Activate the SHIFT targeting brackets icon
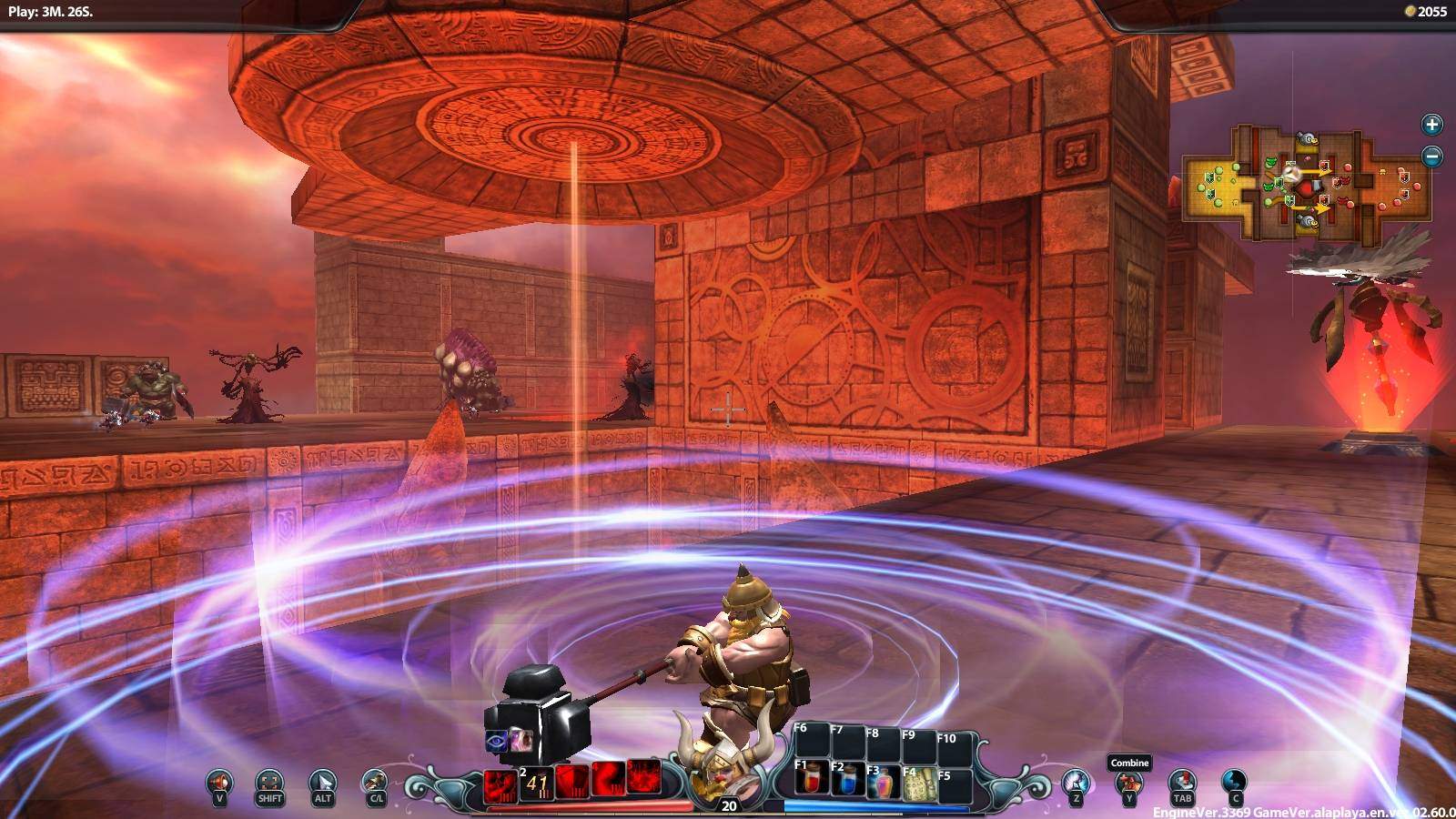 tap(270, 782)
